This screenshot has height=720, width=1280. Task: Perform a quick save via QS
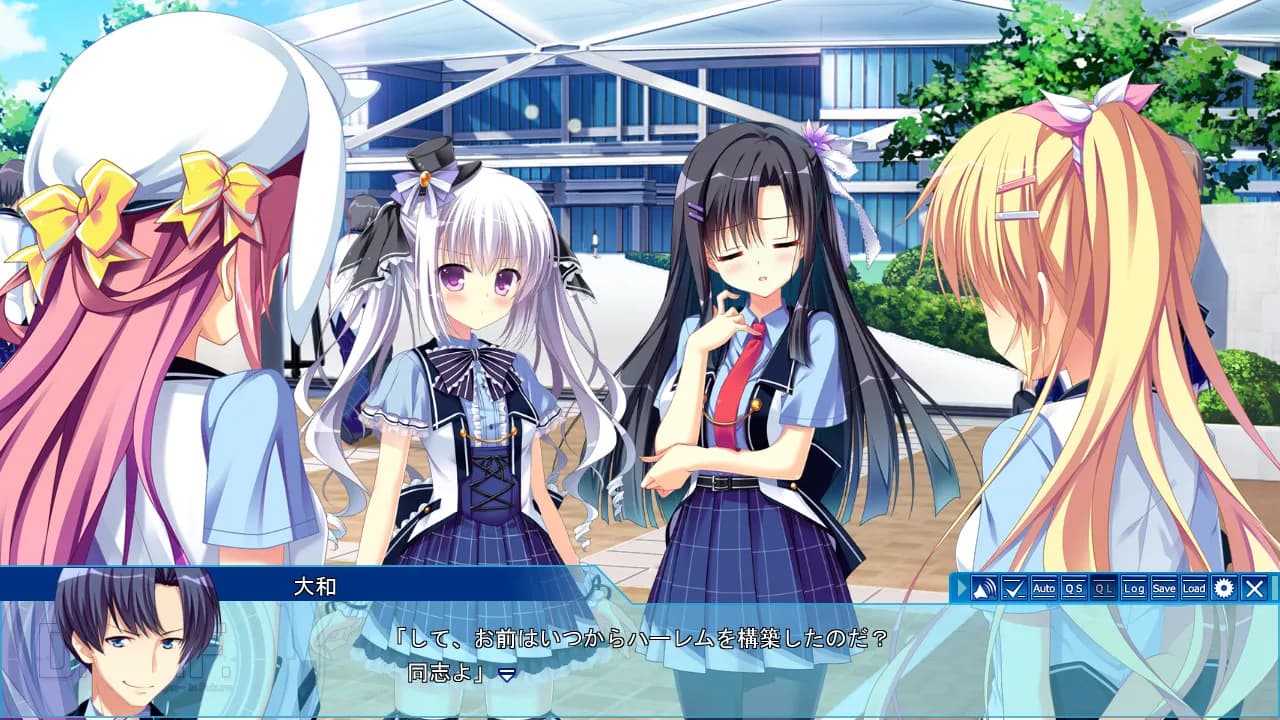[1072, 589]
